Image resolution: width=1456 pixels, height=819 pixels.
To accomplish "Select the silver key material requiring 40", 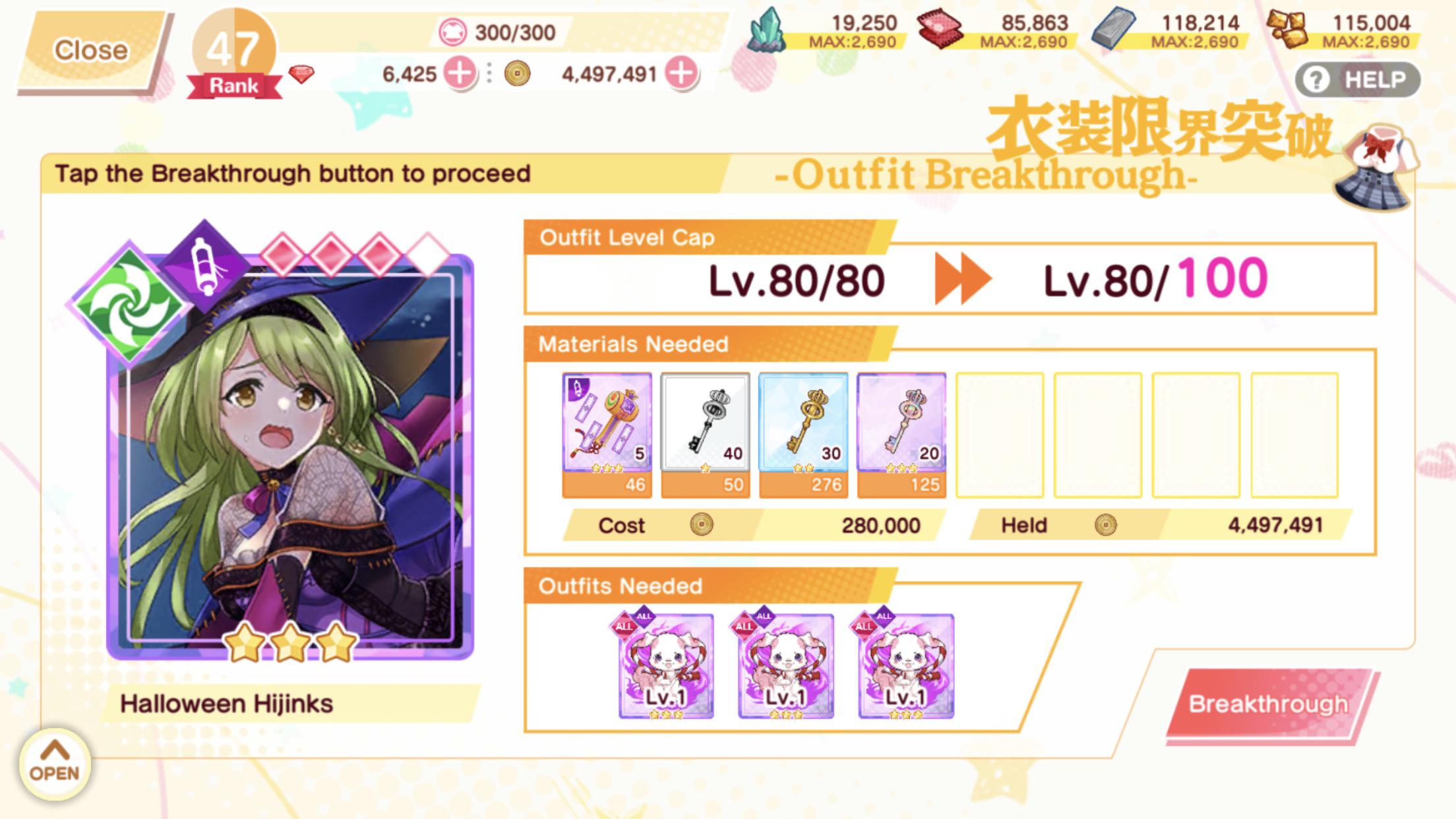I will pyautogui.click(x=705, y=432).
